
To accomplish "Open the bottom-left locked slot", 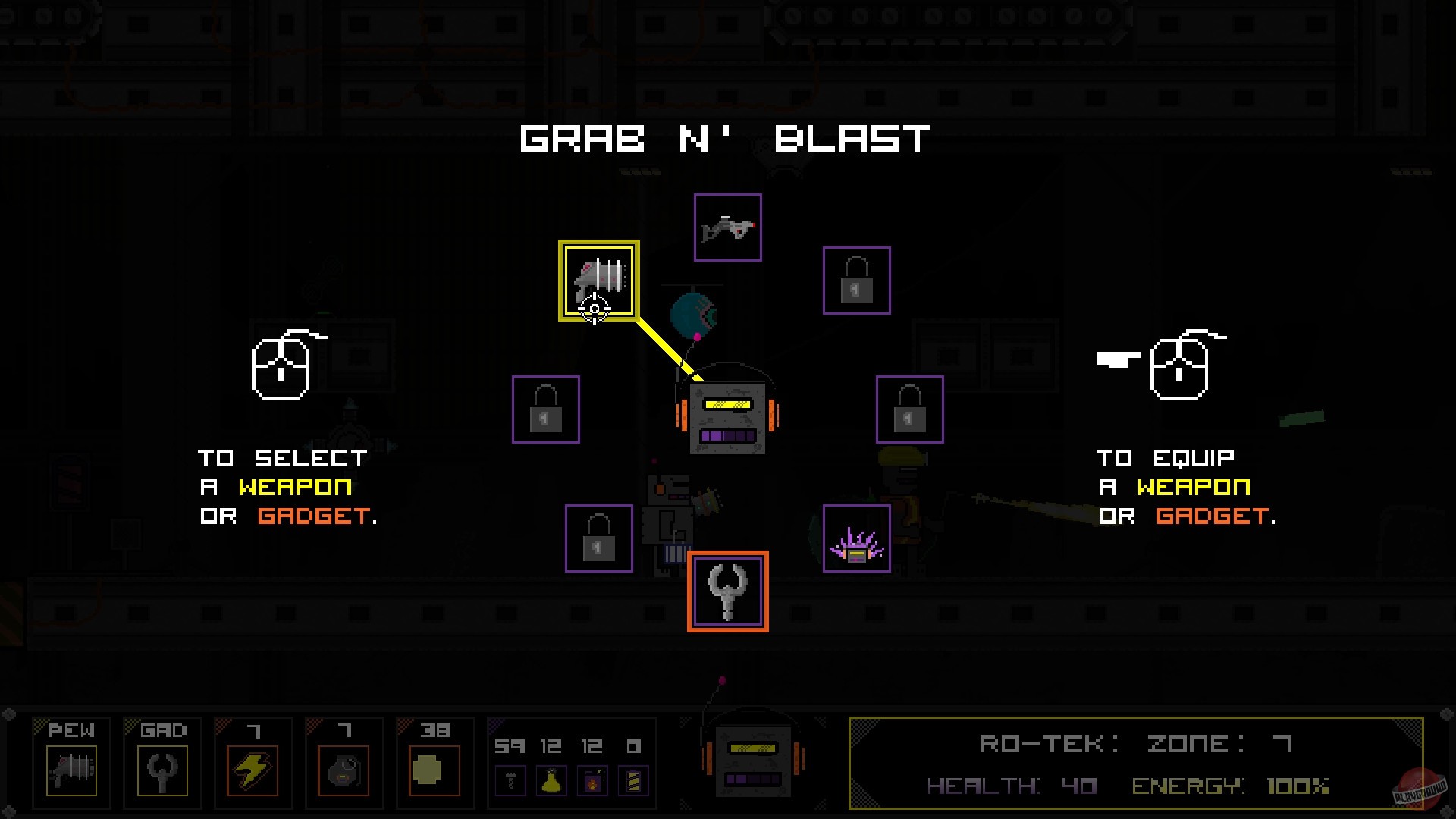I will pos(598,539).
